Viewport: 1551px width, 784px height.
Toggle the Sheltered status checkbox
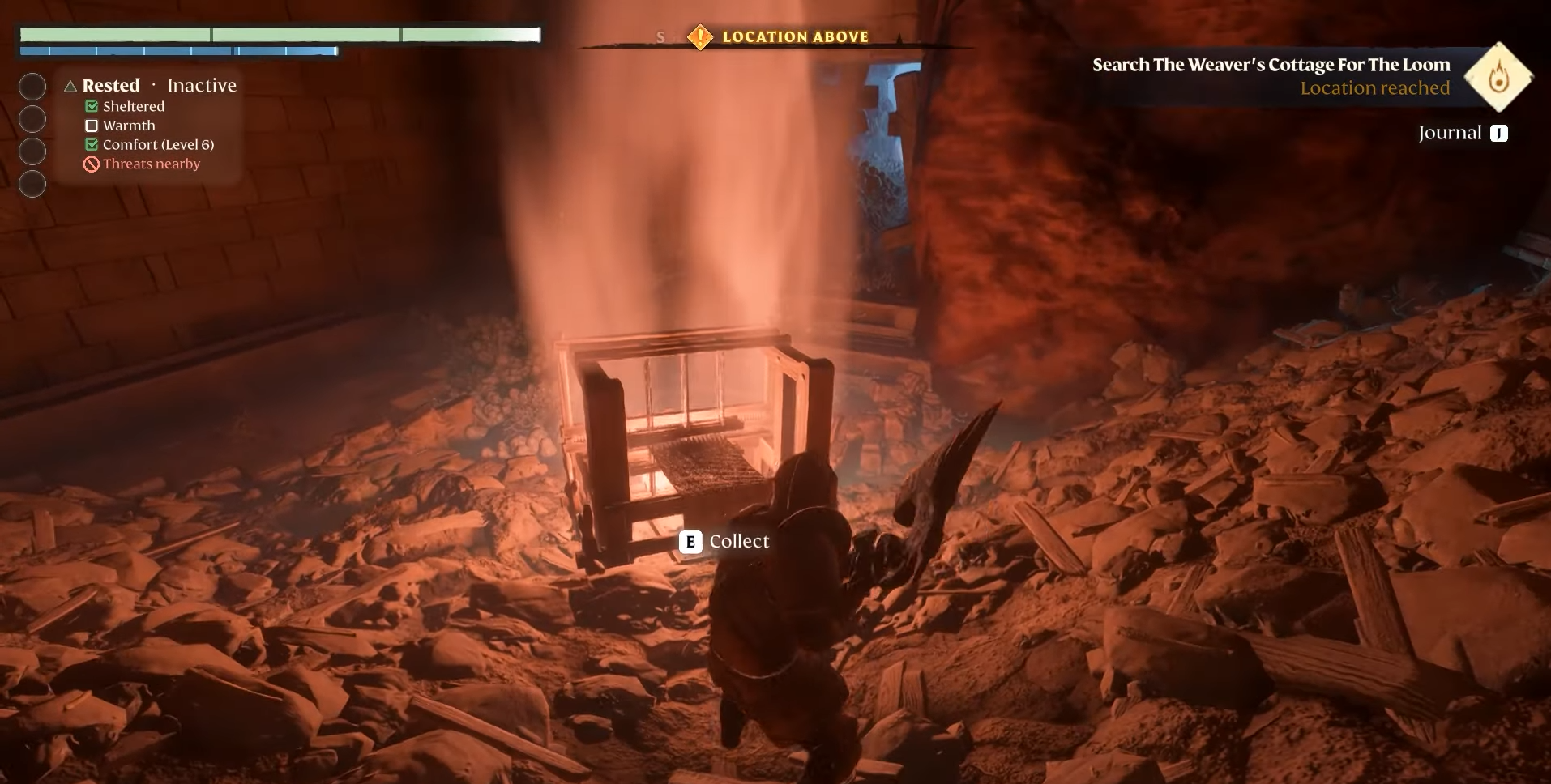click(91, 106)
